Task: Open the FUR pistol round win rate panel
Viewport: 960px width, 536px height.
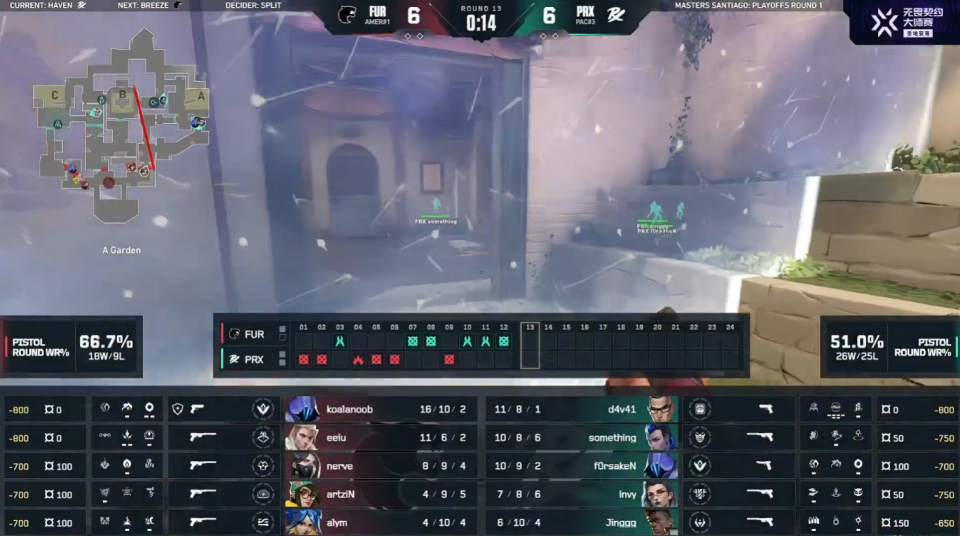Action: (x=72, y=346)
